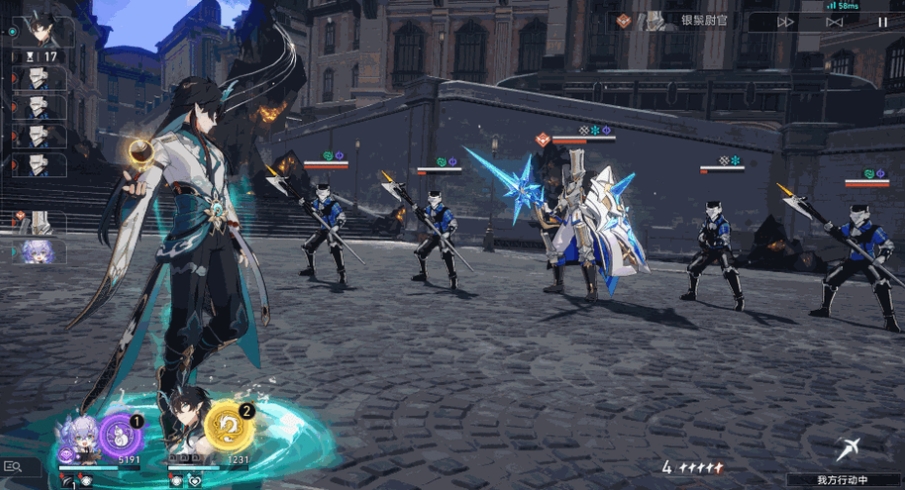
Task: Pause the battle
Action: tap(882, 22)
